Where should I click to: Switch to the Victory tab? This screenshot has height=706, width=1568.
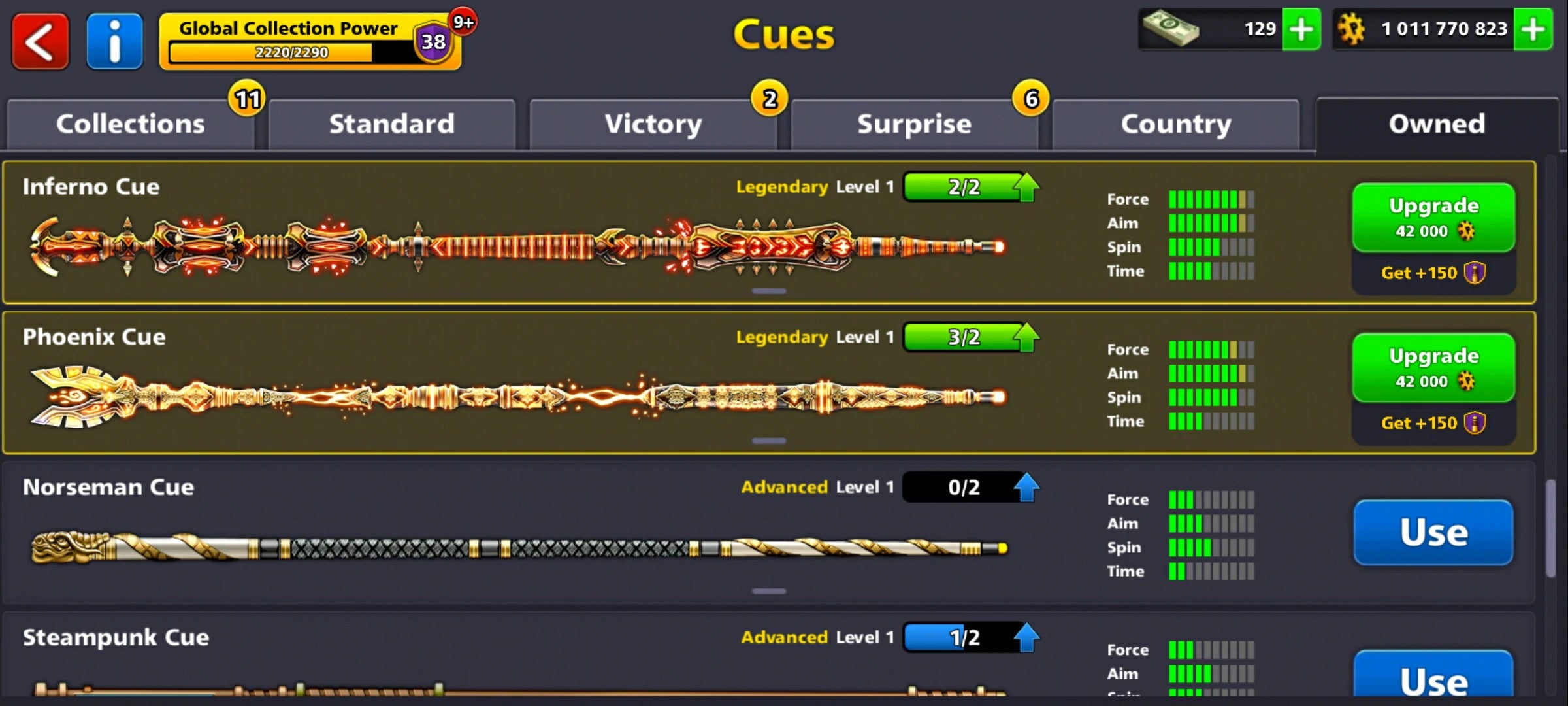click(x=653, y=124)
